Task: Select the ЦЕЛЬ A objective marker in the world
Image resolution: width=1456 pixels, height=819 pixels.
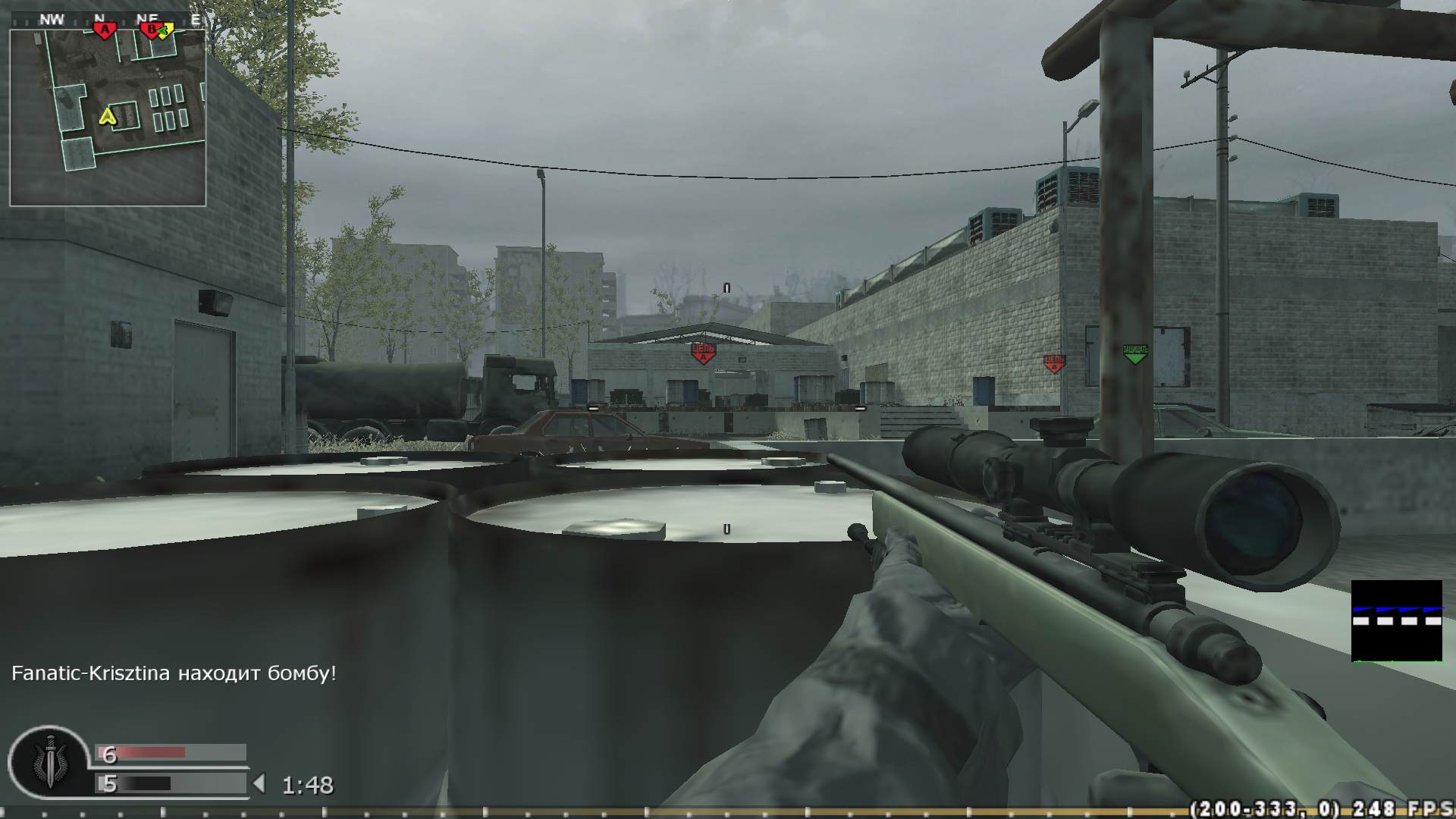Action: [702, 350]
